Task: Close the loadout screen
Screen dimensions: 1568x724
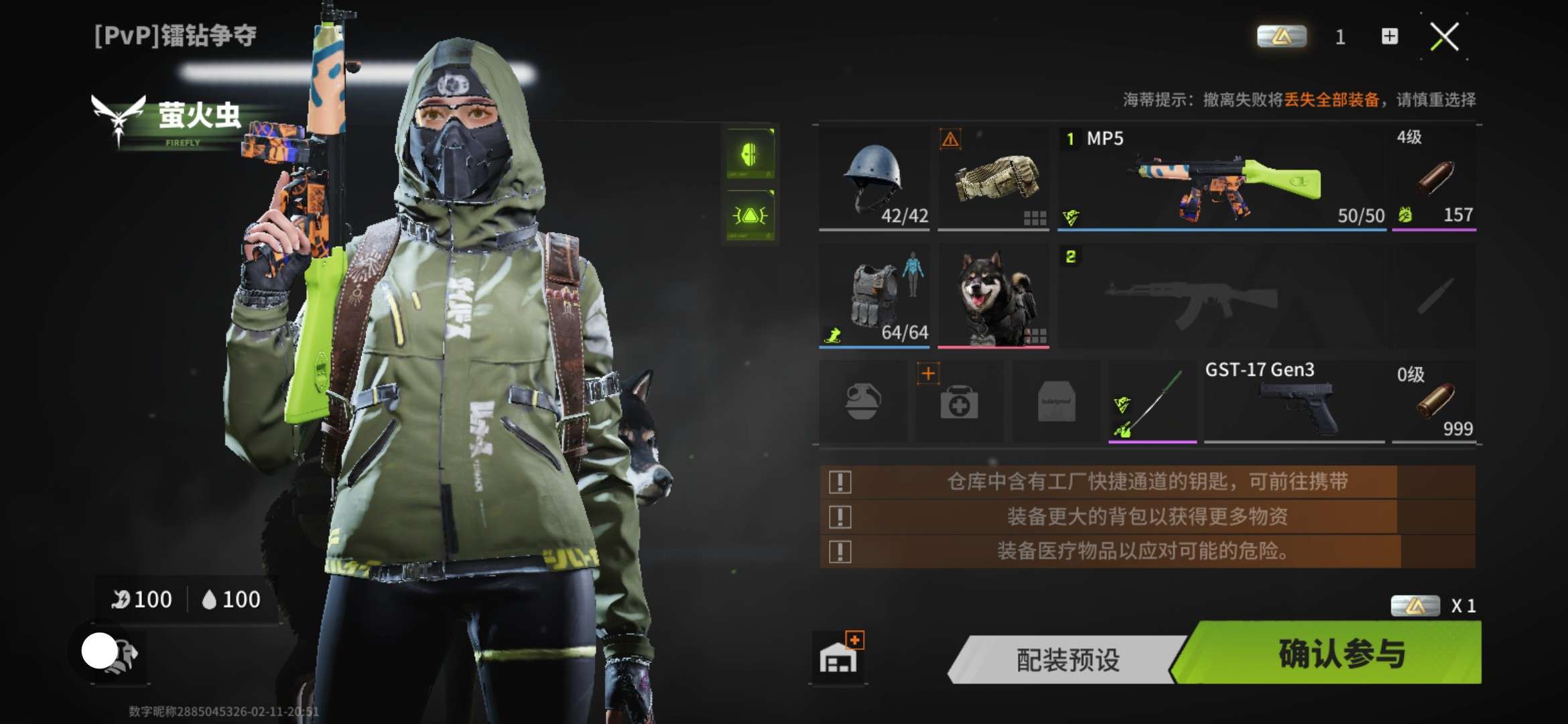Action: pos(1444,36)
